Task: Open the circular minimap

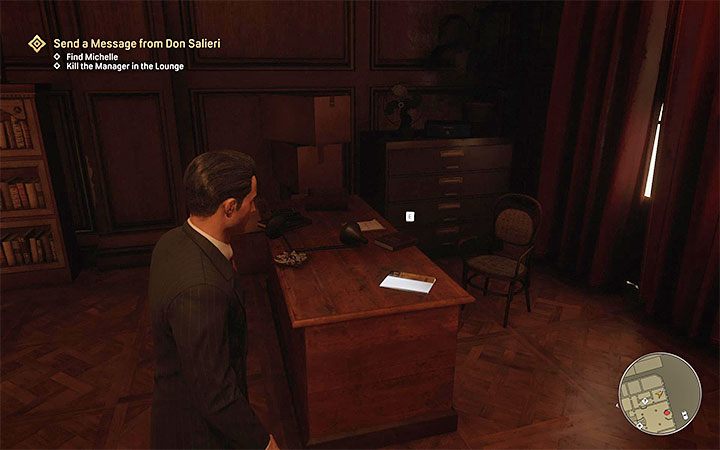Action: tap(659, 392)
